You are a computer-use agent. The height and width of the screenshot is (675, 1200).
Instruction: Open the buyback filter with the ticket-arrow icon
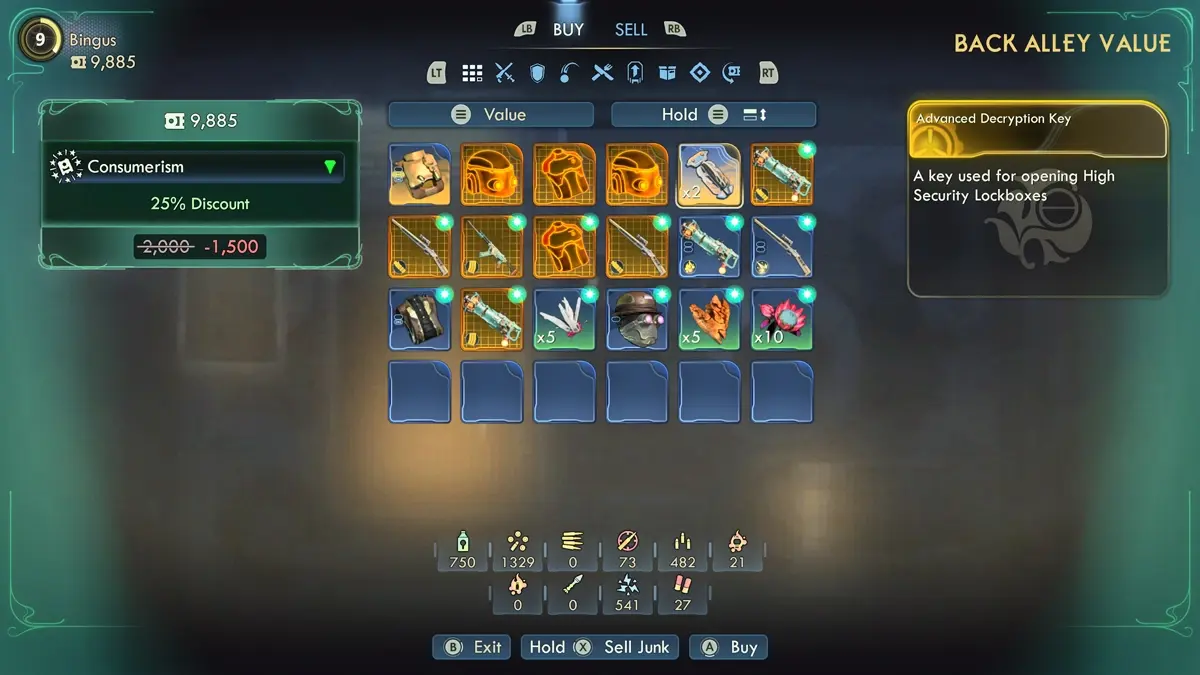click(732, 72)
